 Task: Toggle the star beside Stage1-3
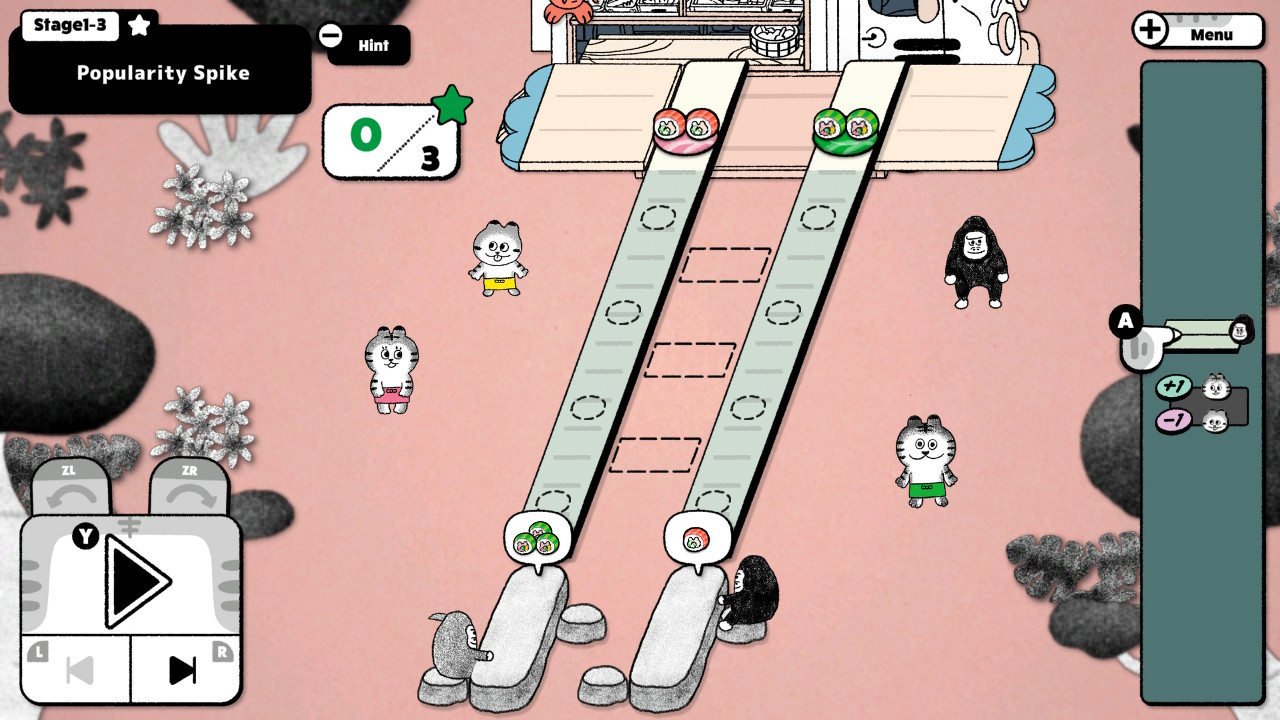coord(138,25)
